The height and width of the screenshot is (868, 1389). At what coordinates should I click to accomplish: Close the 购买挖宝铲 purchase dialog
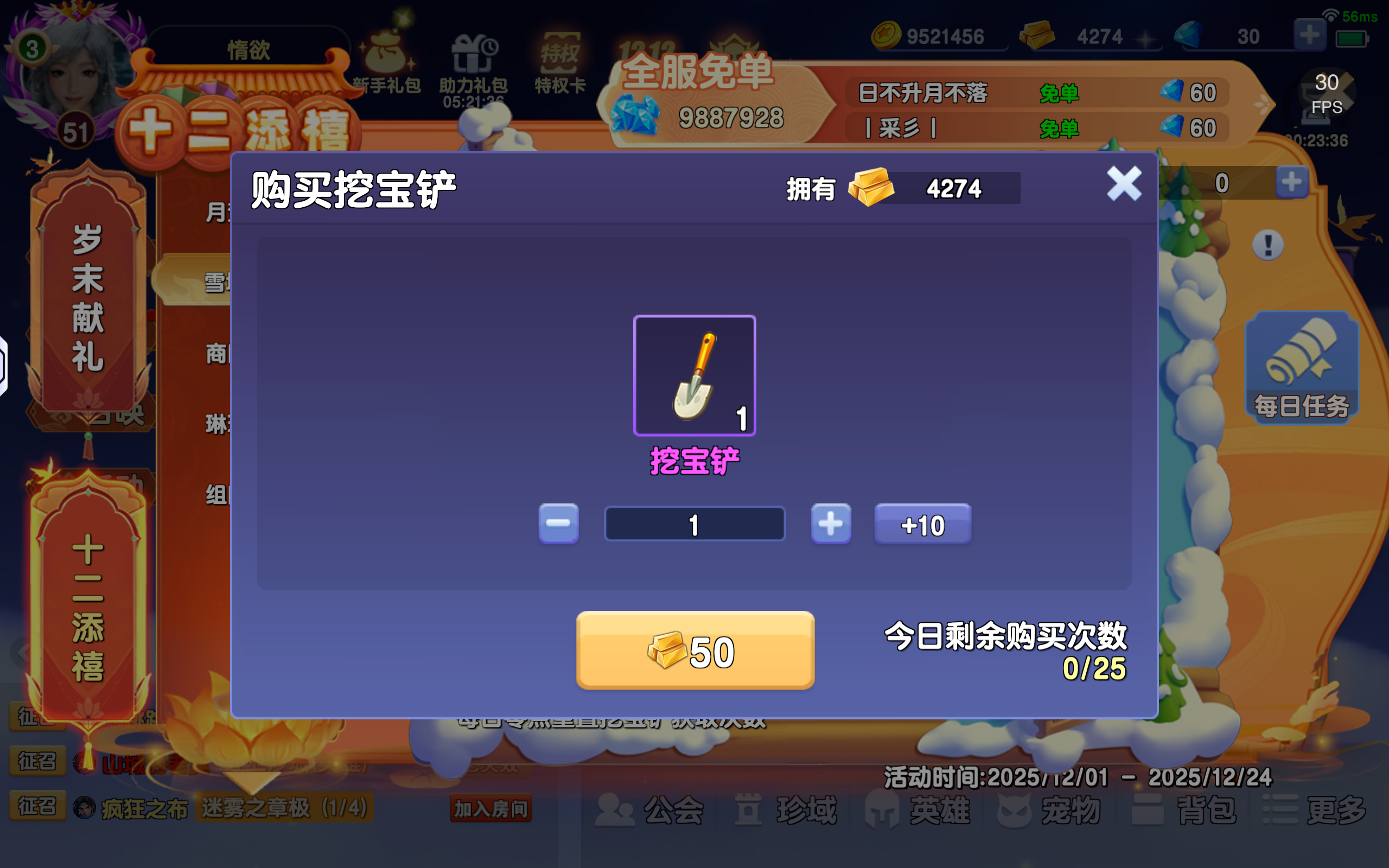[x=1124, y=185]
